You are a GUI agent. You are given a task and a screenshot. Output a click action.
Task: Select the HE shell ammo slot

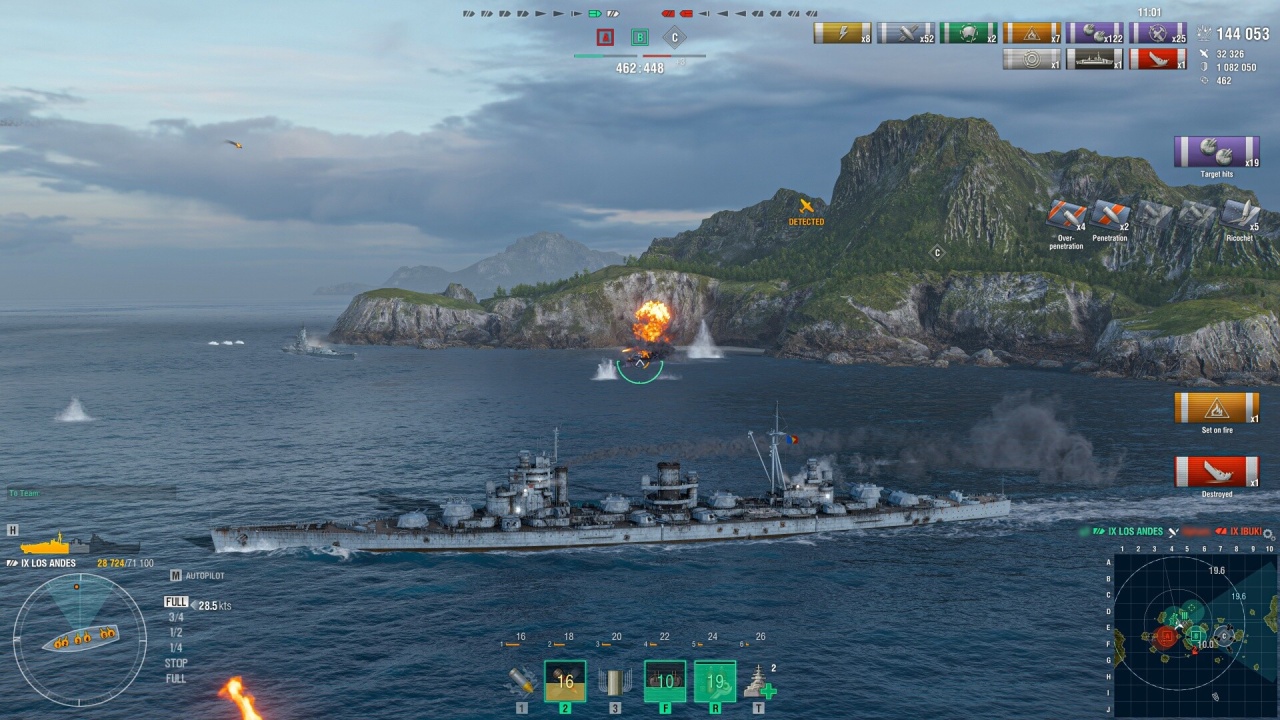(x=521, y=682)
